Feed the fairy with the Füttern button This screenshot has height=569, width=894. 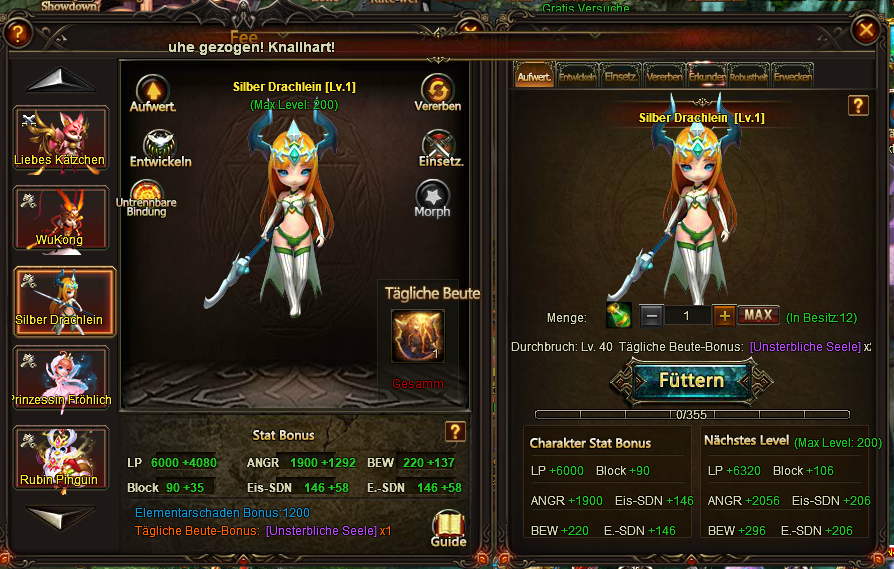click(691, 381)
